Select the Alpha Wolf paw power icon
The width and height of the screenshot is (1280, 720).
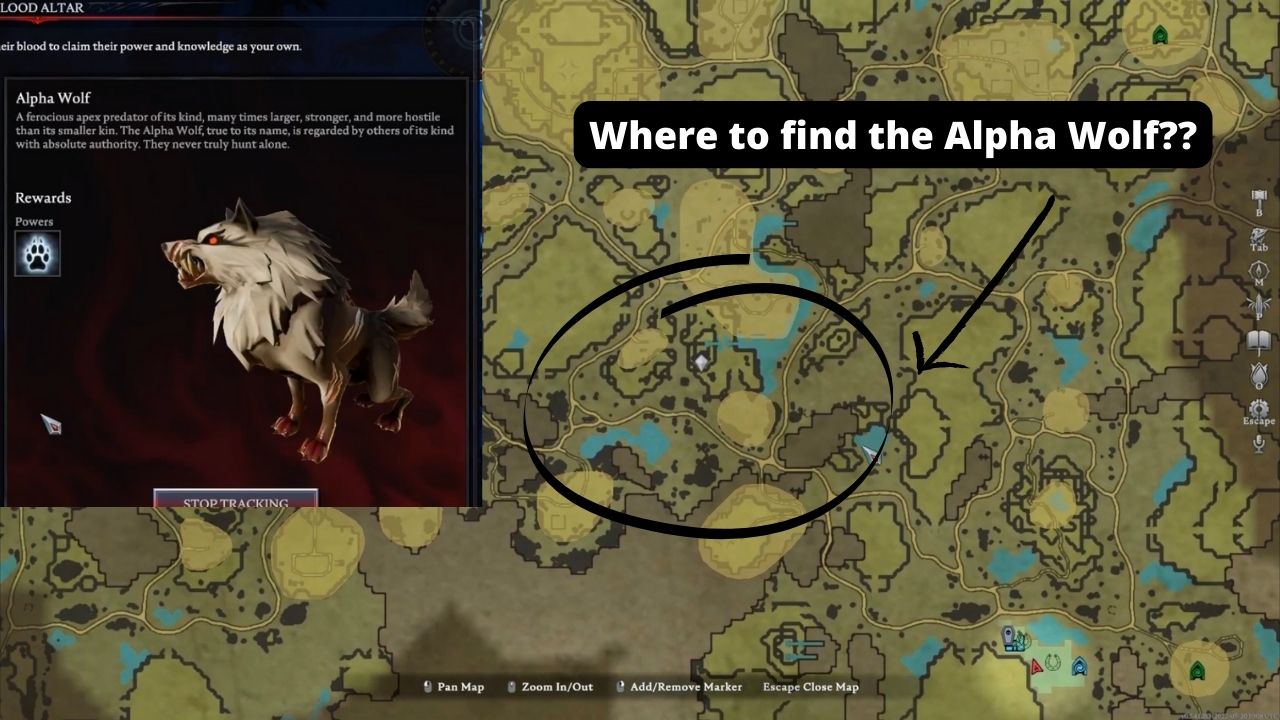[35, 253]
